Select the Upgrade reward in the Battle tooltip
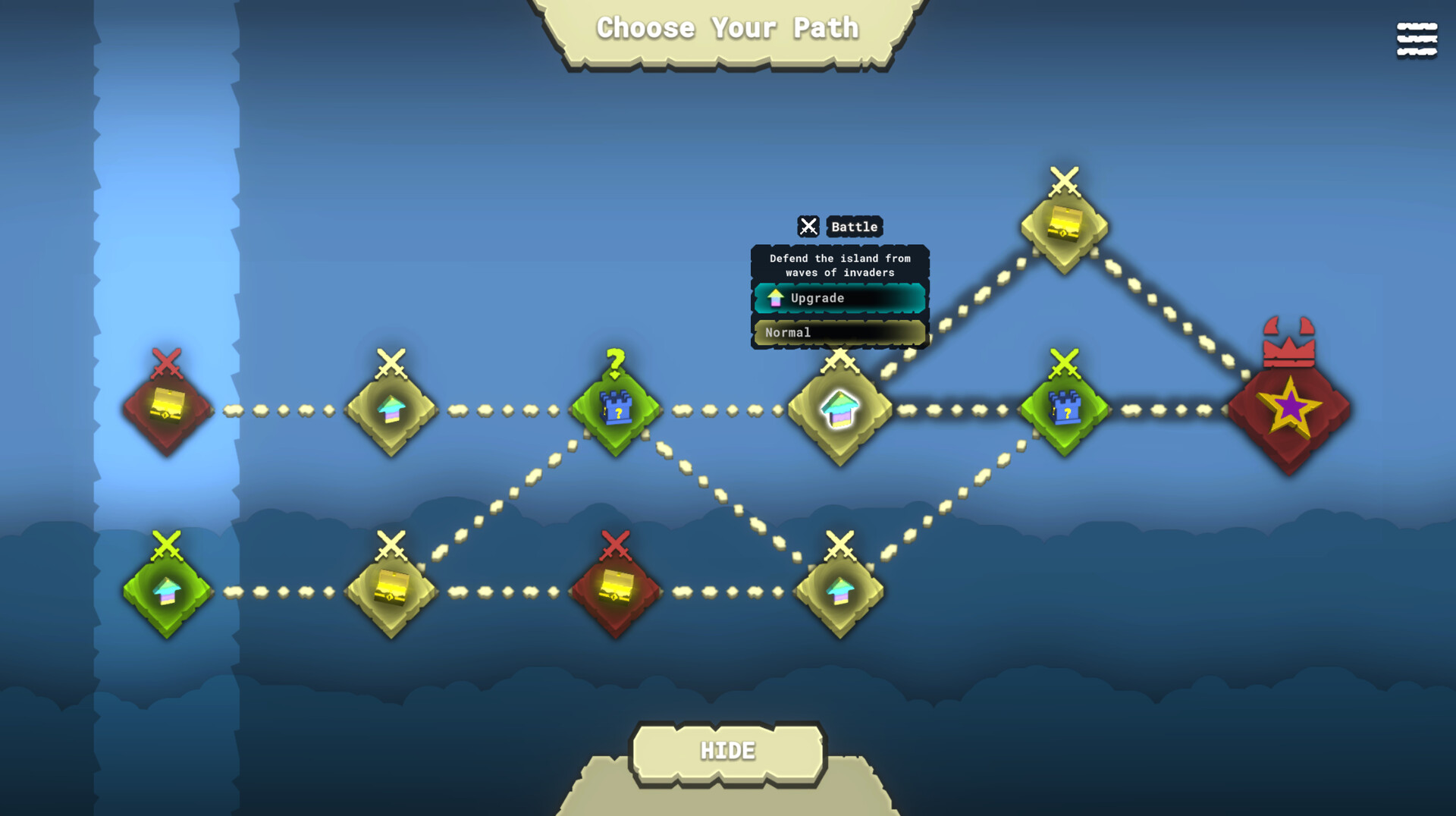This screenshot has width=1456, height=816. click(838, 297)
